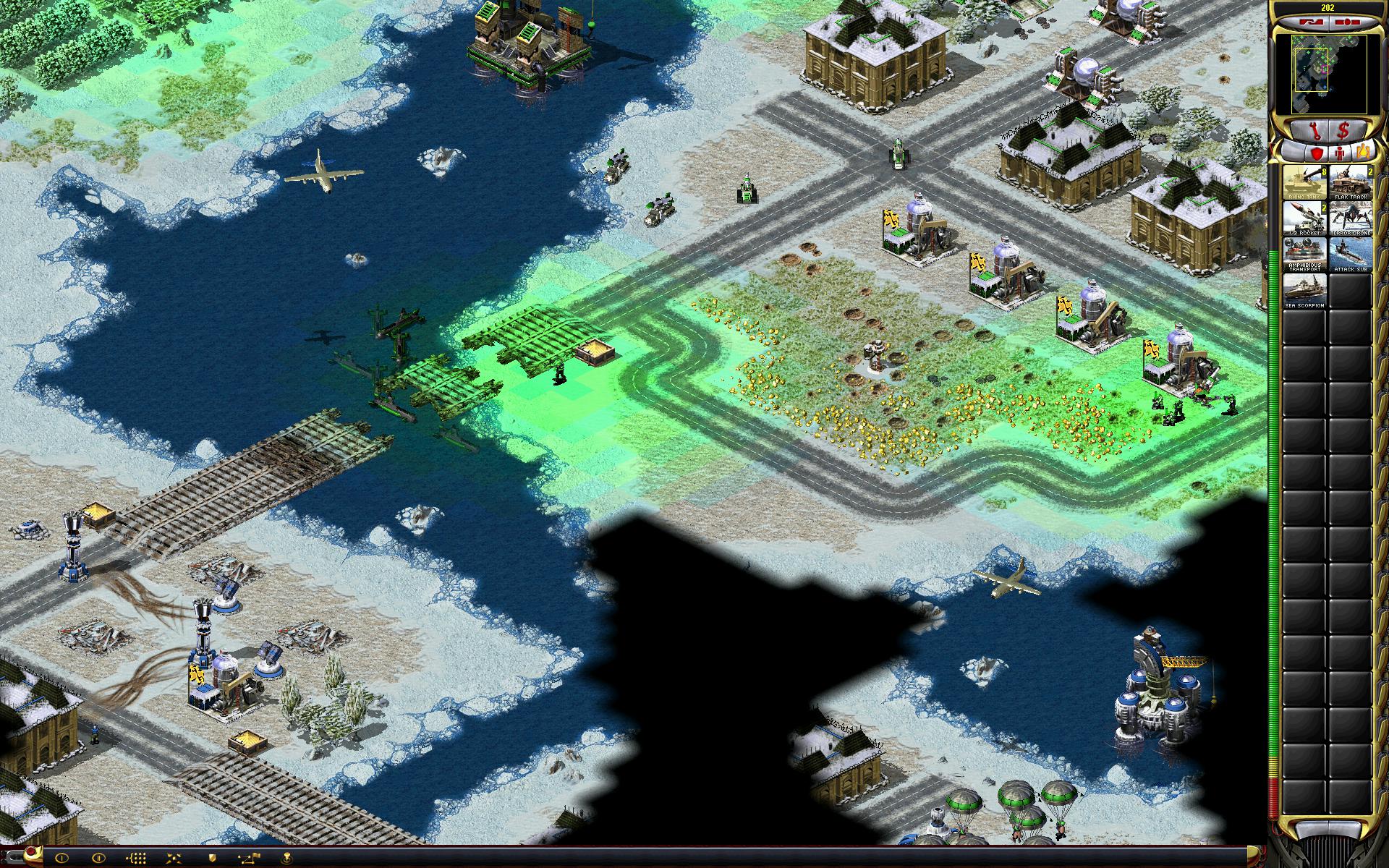This screenshot has height=868, width=1389.
Task: Activate the type-select dotted formation button
Action: pos(137,859)
